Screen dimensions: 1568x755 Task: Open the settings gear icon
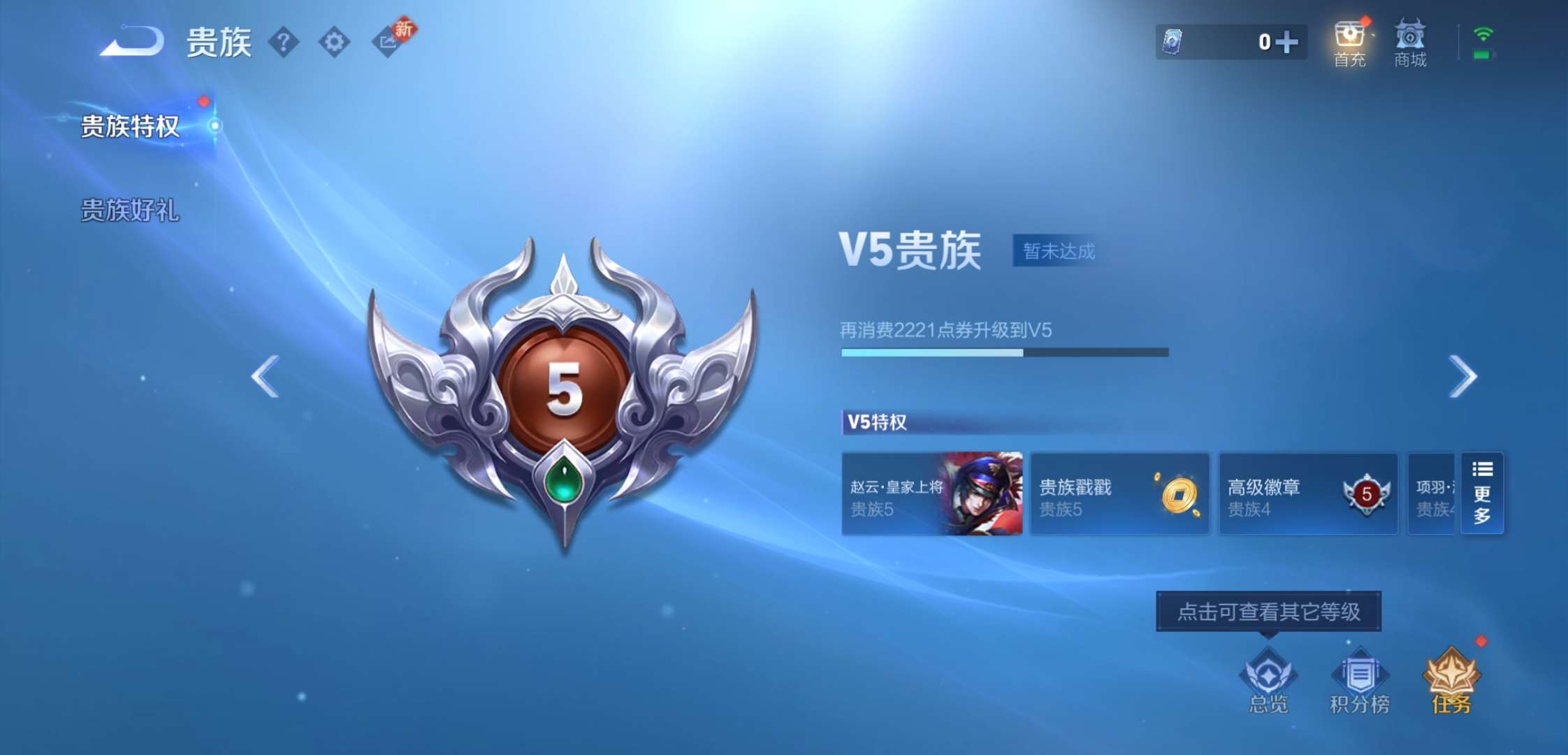coord(334,42)
